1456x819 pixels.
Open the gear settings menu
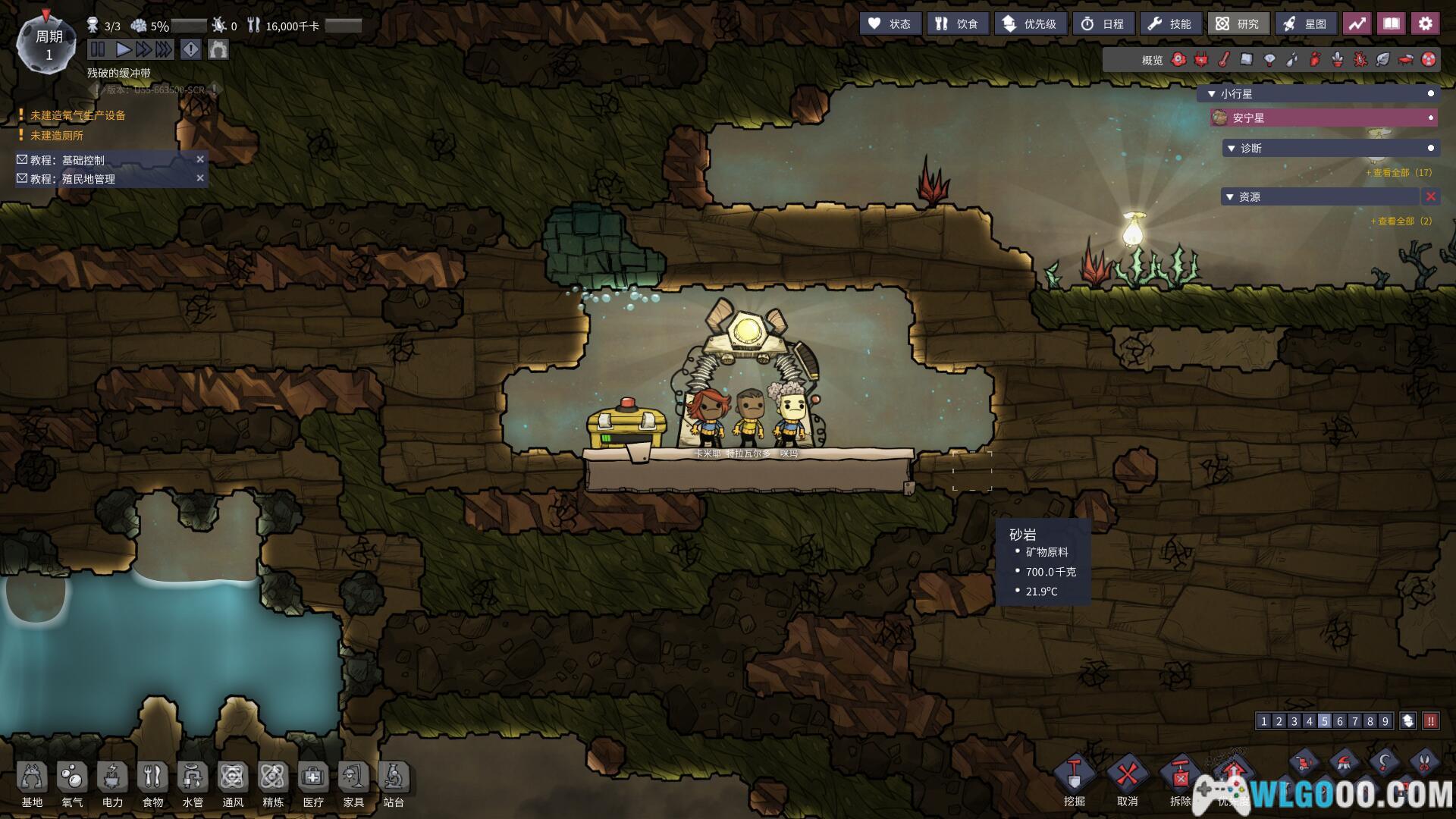pyautogui.click(x=1425, y=24)
